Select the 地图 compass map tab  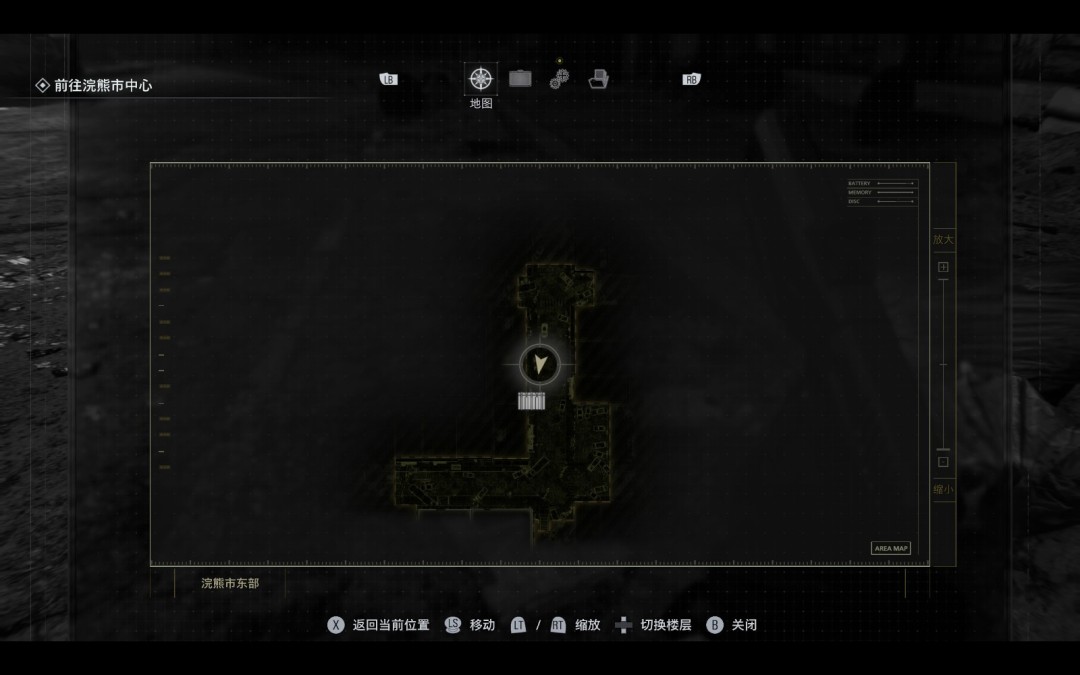coord(481,79)
